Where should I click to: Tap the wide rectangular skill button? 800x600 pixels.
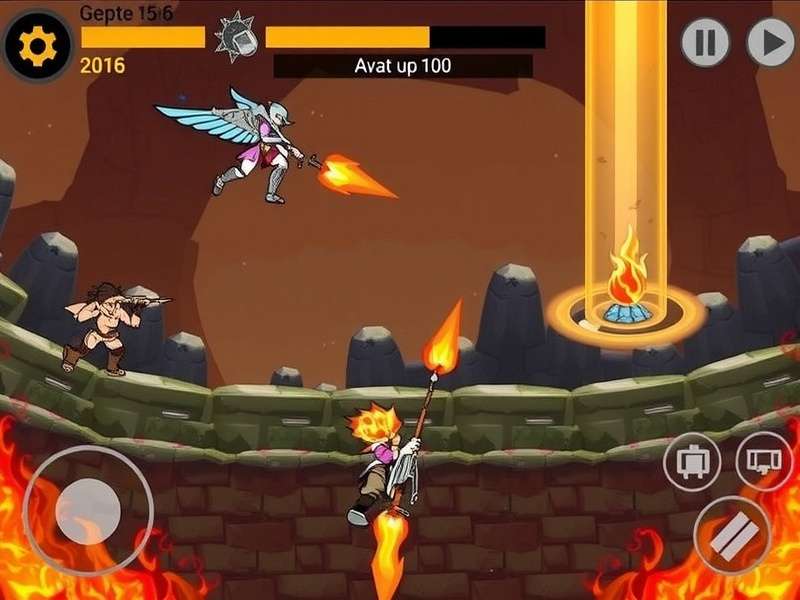[764, 461]
